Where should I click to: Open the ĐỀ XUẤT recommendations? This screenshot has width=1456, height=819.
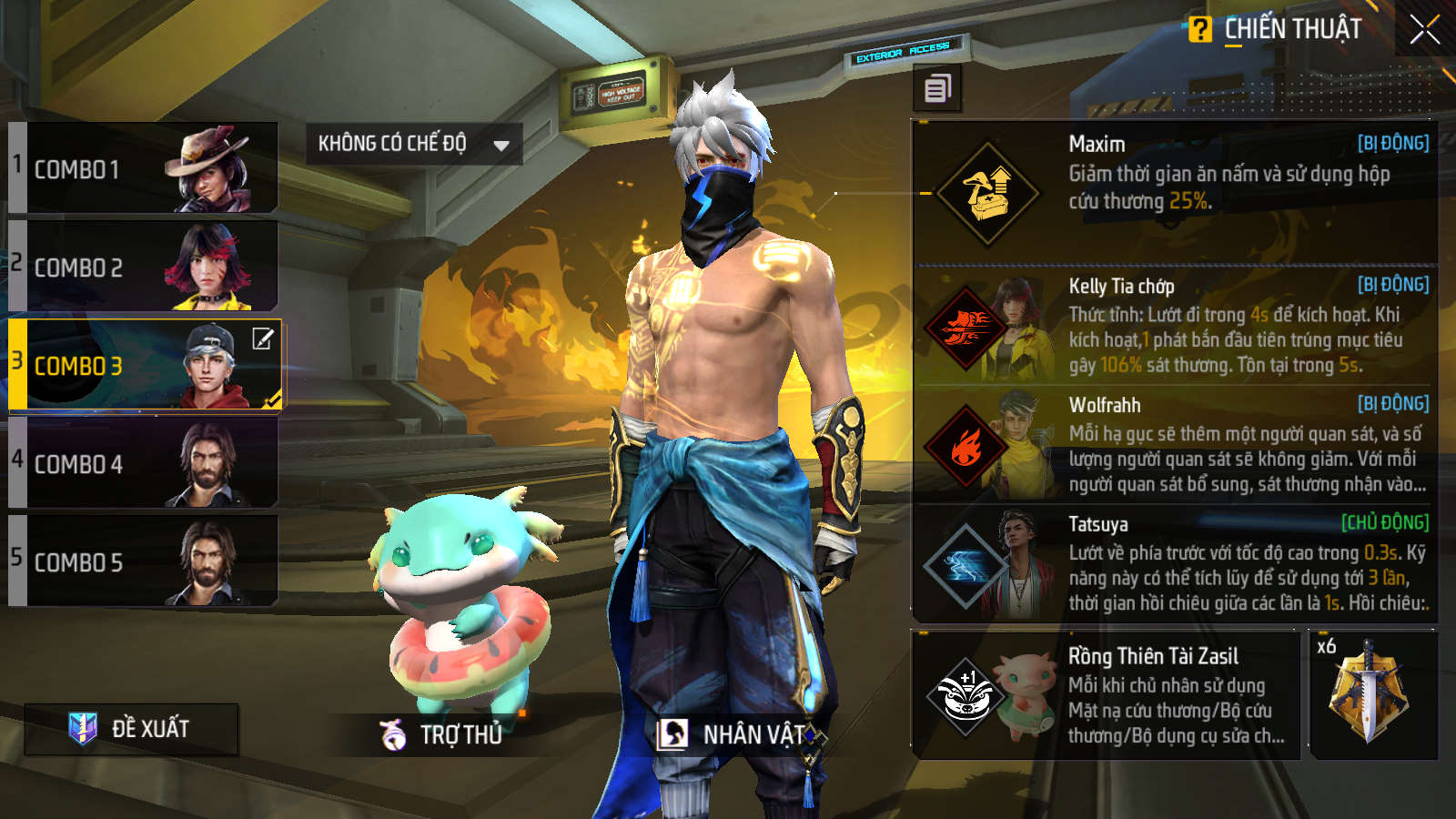click(132, 729)
